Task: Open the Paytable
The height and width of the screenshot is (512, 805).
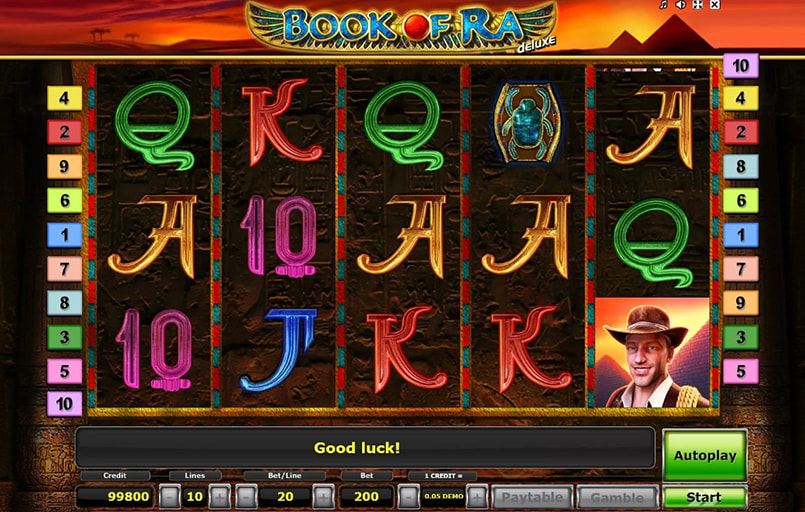Action: [534, 497]
